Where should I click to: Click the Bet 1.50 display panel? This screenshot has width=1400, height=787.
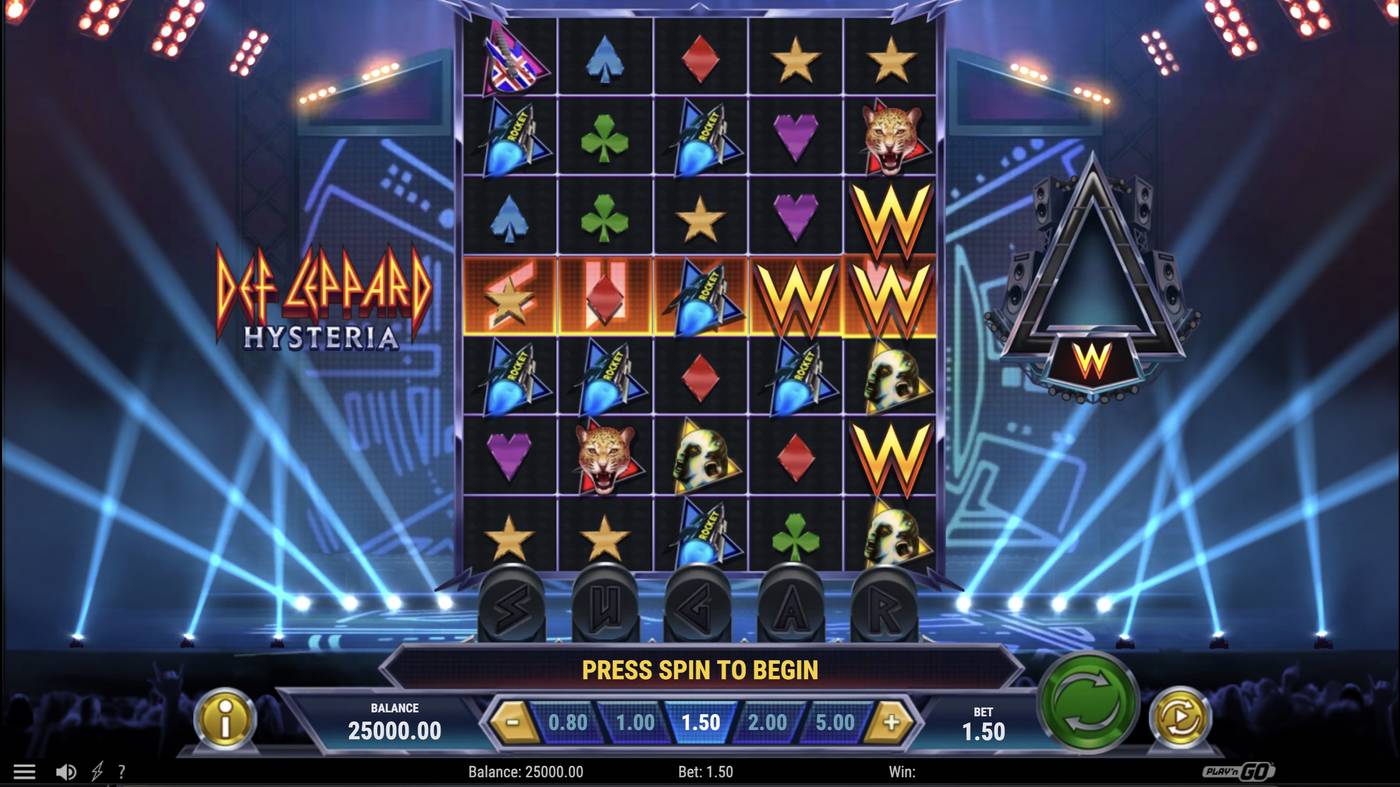[x=981, y=719]
